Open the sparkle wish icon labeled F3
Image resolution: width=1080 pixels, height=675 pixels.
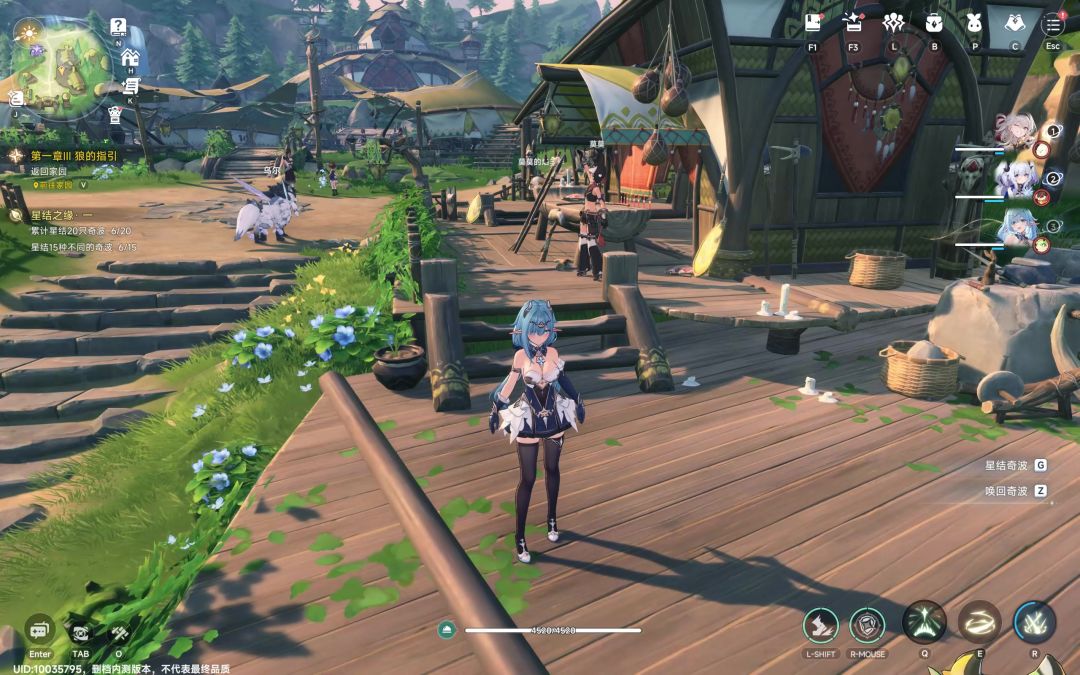[853, 24]
